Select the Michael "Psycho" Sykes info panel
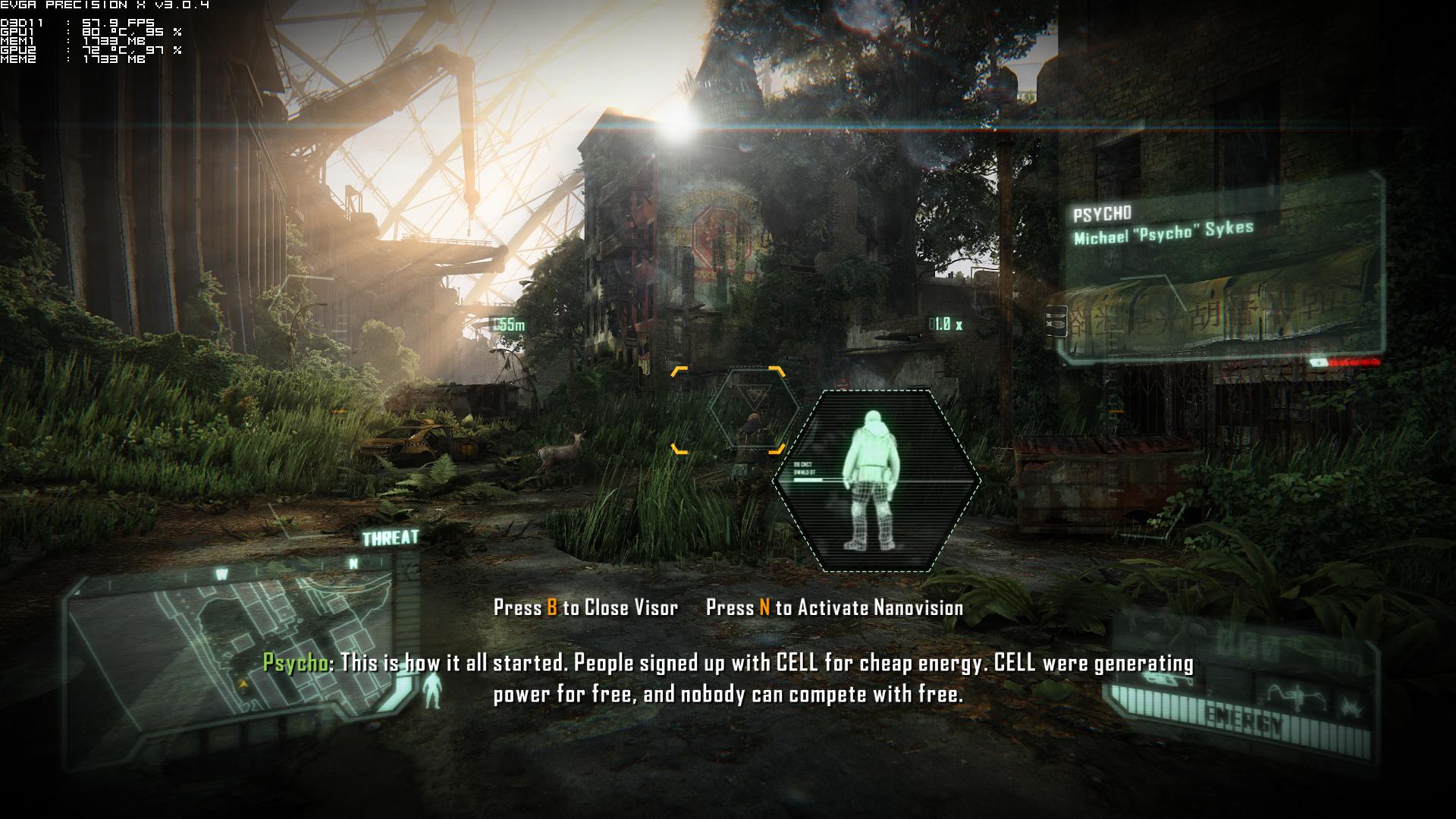The width and height of the screenshot is (1456, 819). [1222, 267]
